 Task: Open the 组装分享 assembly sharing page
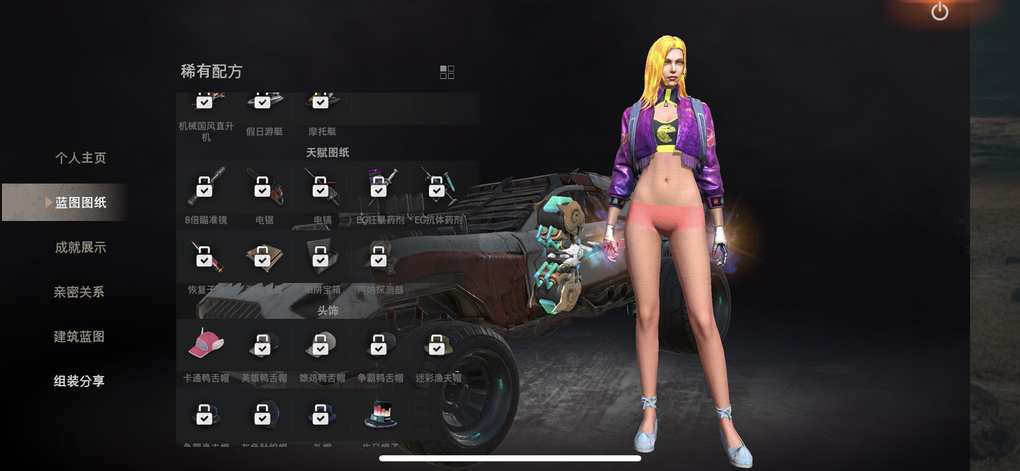coord(80,381)
